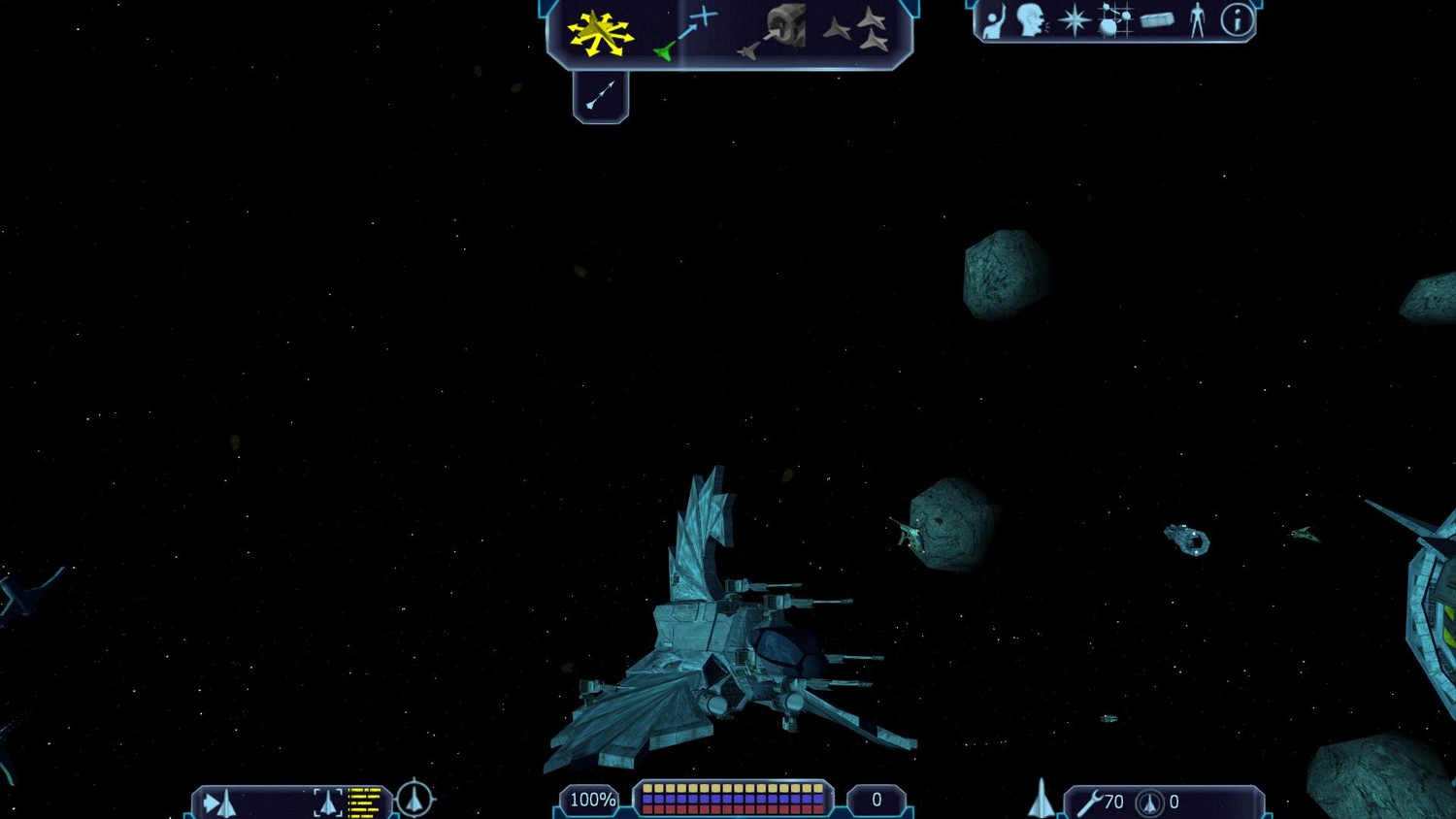This screenshot has height=819, width=1456.
Task: Activate the dock-with-station command icon
Action: (x=774, y=31)
